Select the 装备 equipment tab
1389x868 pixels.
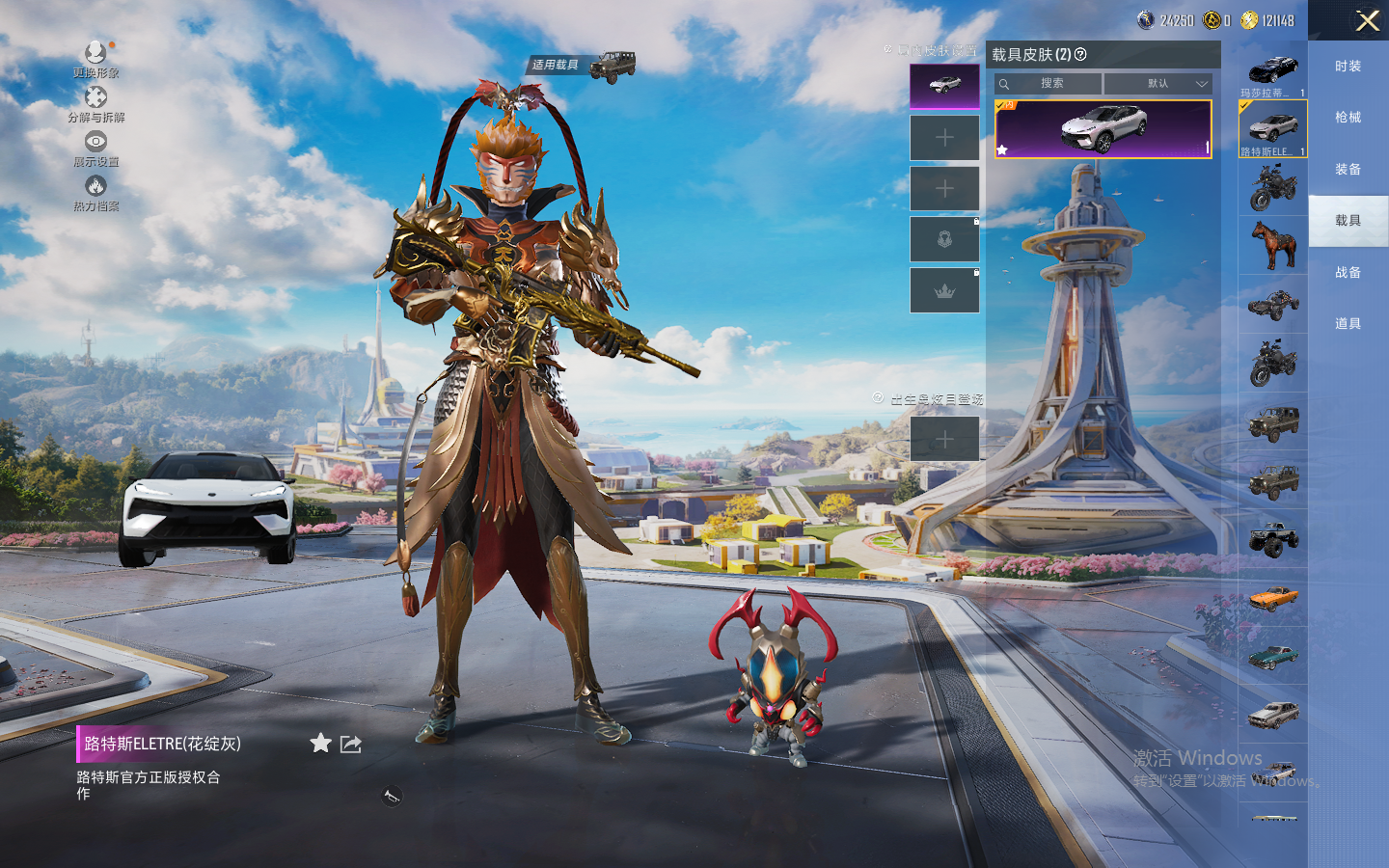point(1348,170)
